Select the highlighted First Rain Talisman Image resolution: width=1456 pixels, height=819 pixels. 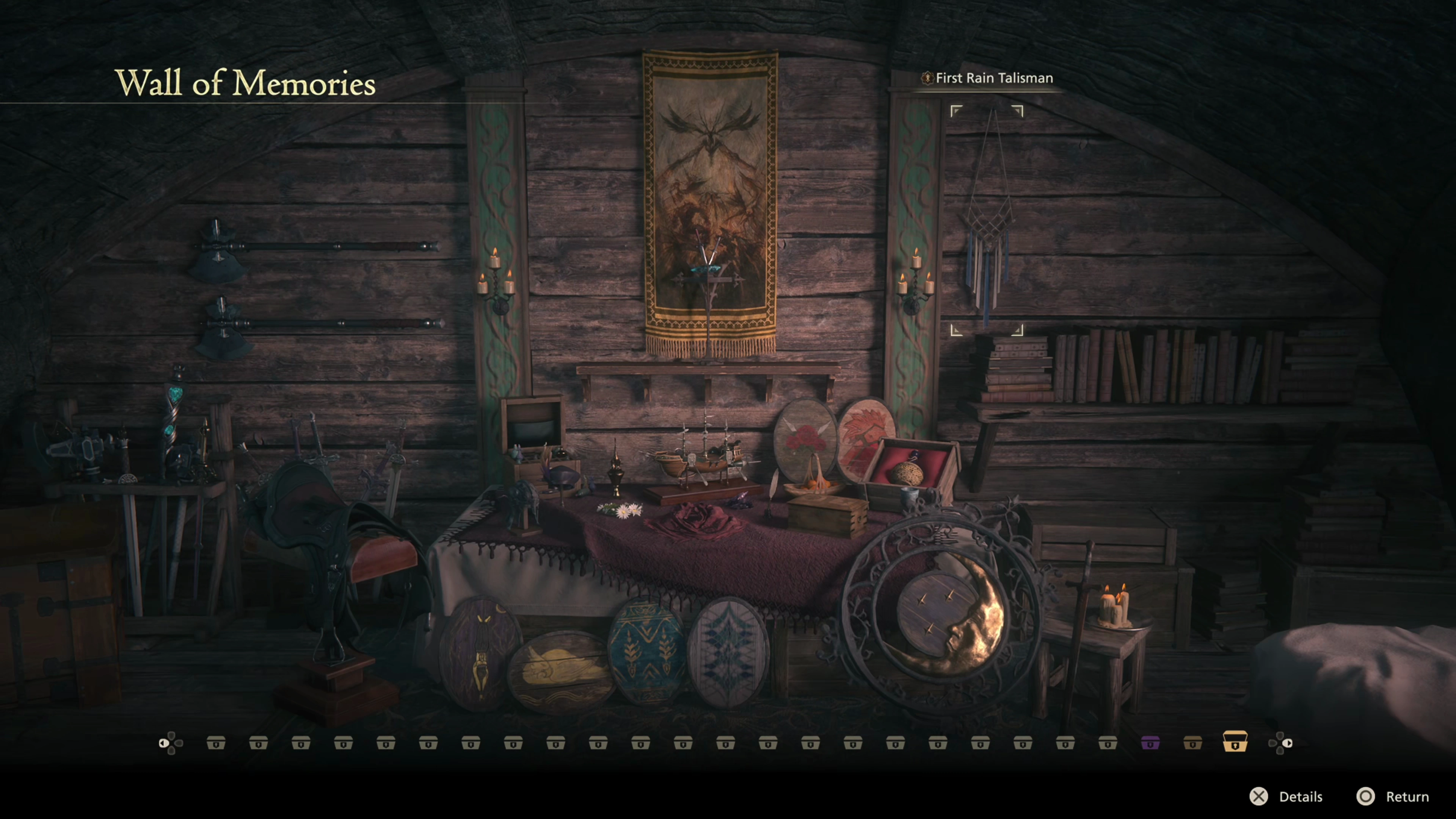point(987,220)
